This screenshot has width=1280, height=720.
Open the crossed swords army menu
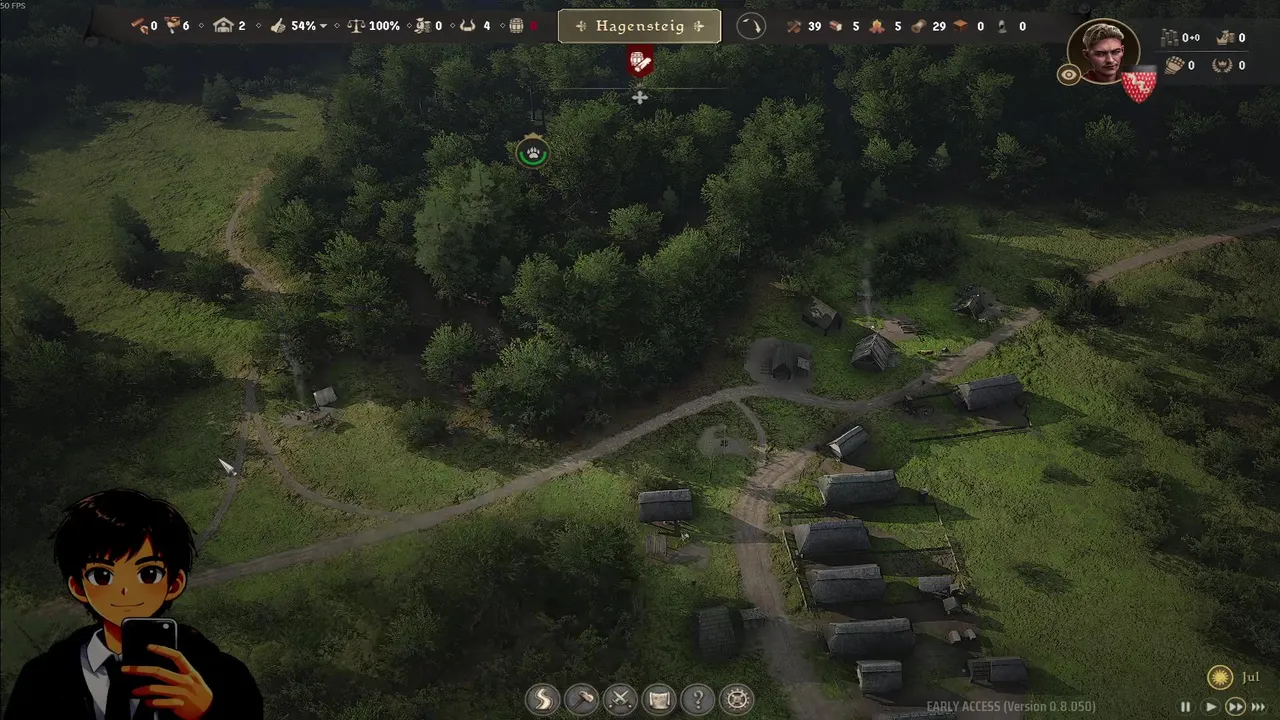(620, 698)
